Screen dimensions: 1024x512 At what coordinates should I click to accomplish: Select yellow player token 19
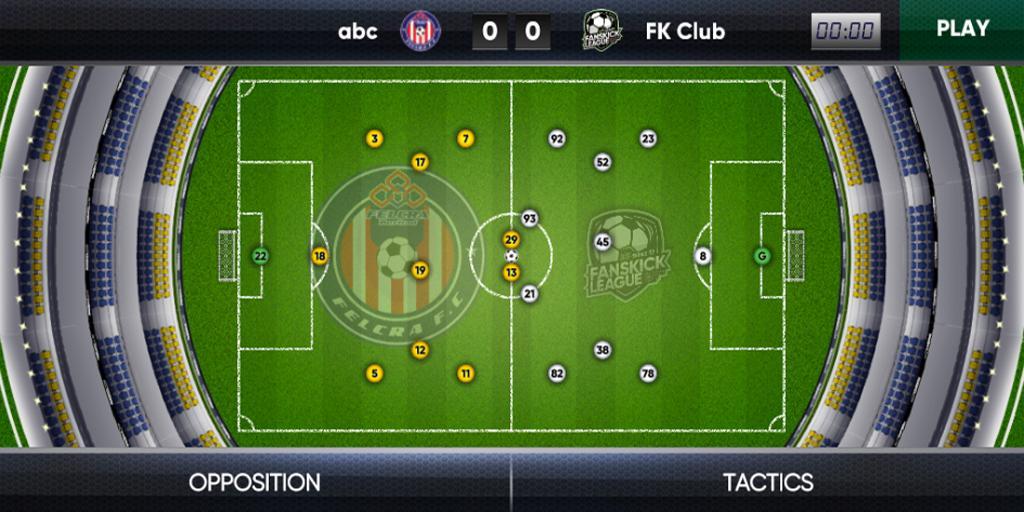[420, 269]
